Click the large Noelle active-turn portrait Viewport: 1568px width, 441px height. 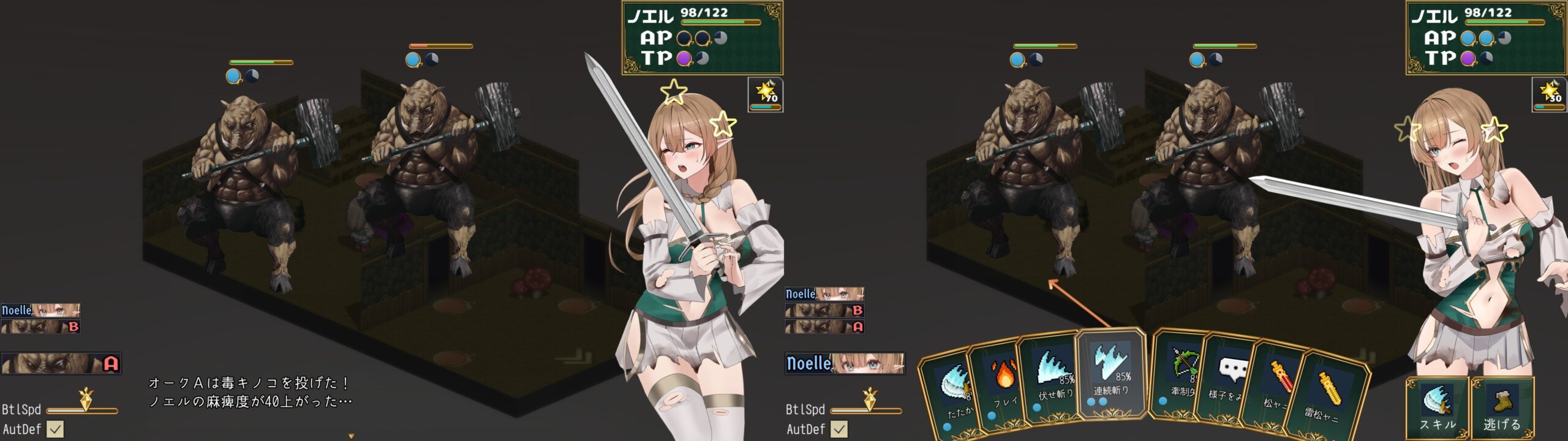point(845,363)
